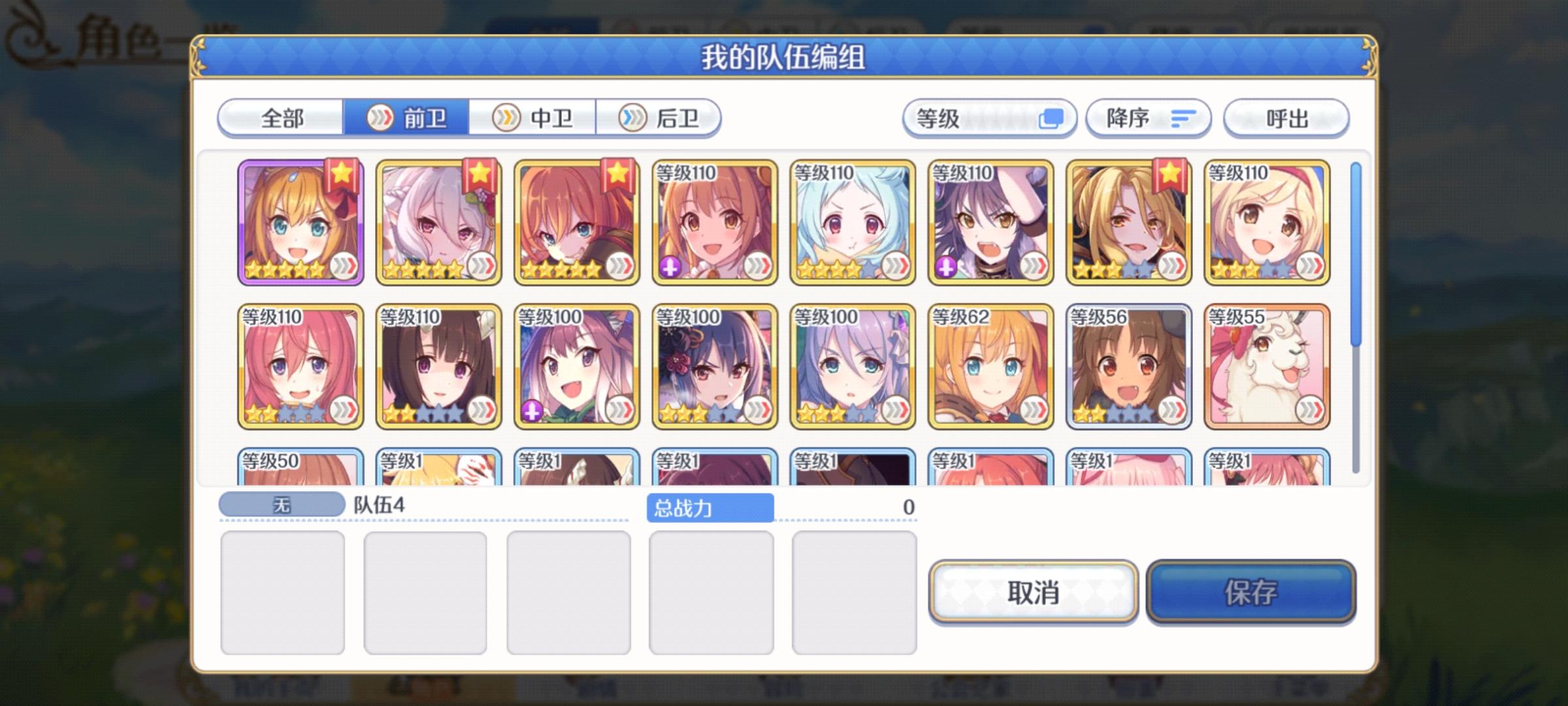Switch to the 全部 tab

(x=282, y=118)
